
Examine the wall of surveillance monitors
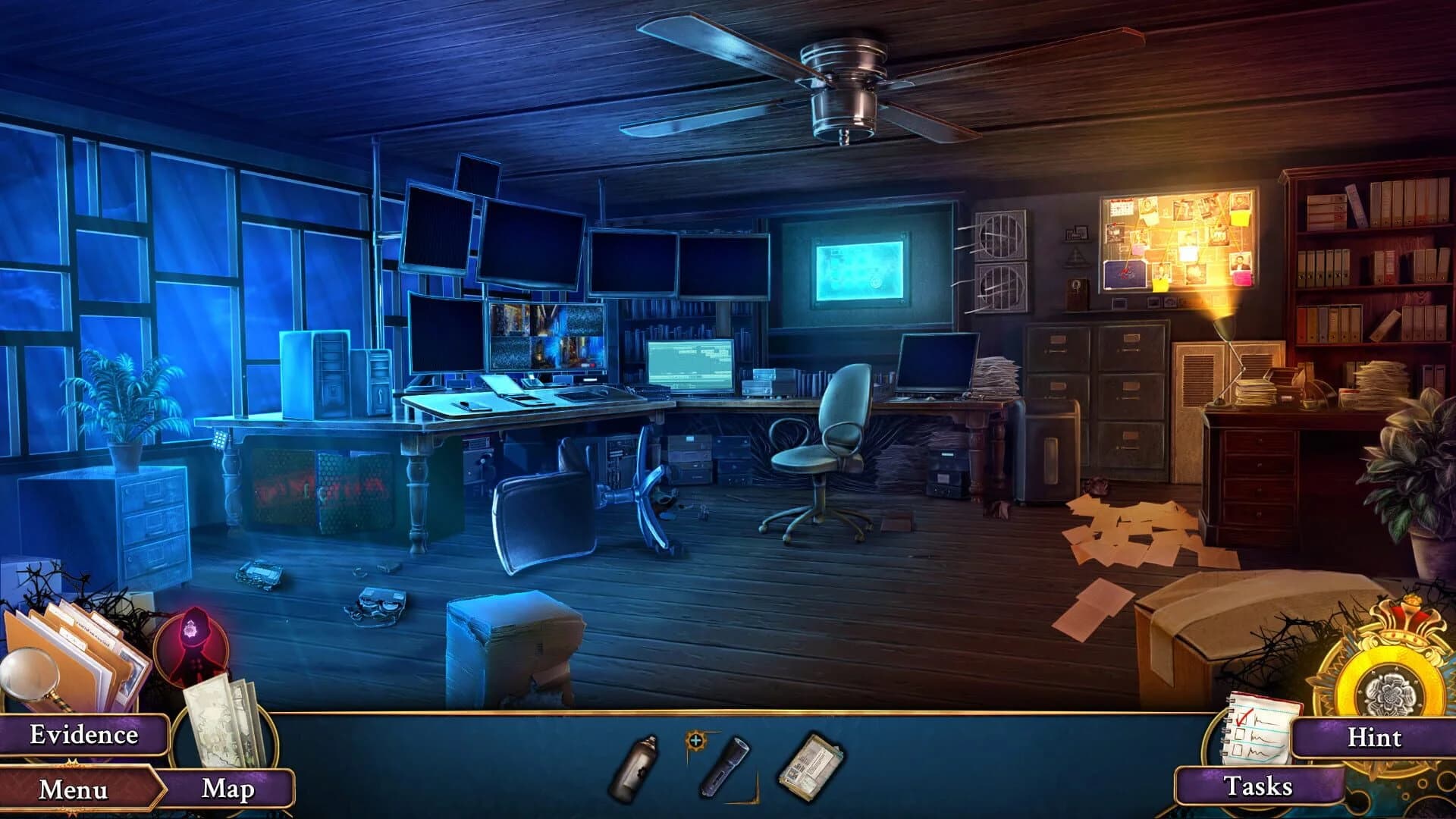click(531, 250)
